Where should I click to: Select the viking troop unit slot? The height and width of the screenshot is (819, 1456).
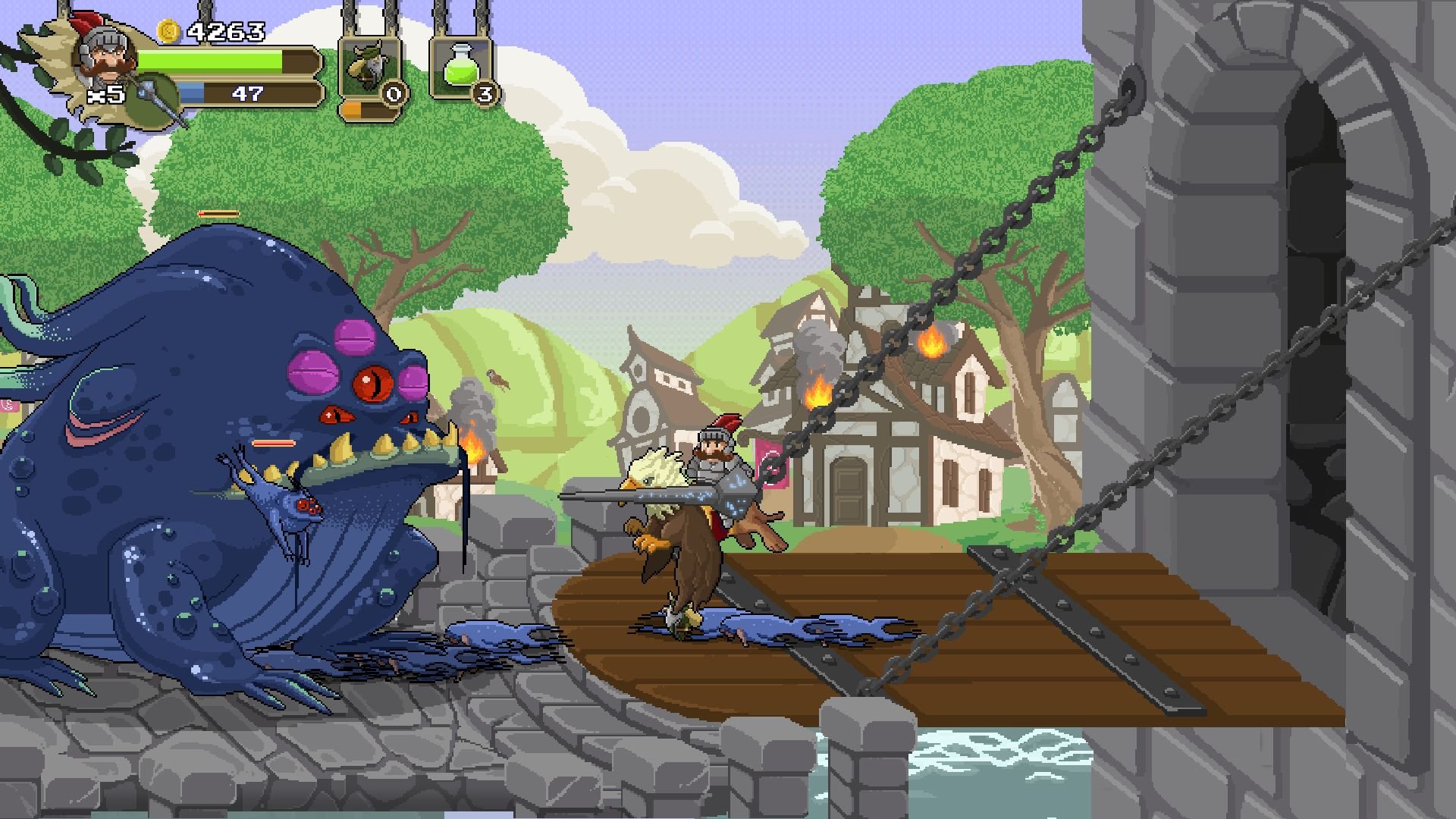click(x=368, y=67)
